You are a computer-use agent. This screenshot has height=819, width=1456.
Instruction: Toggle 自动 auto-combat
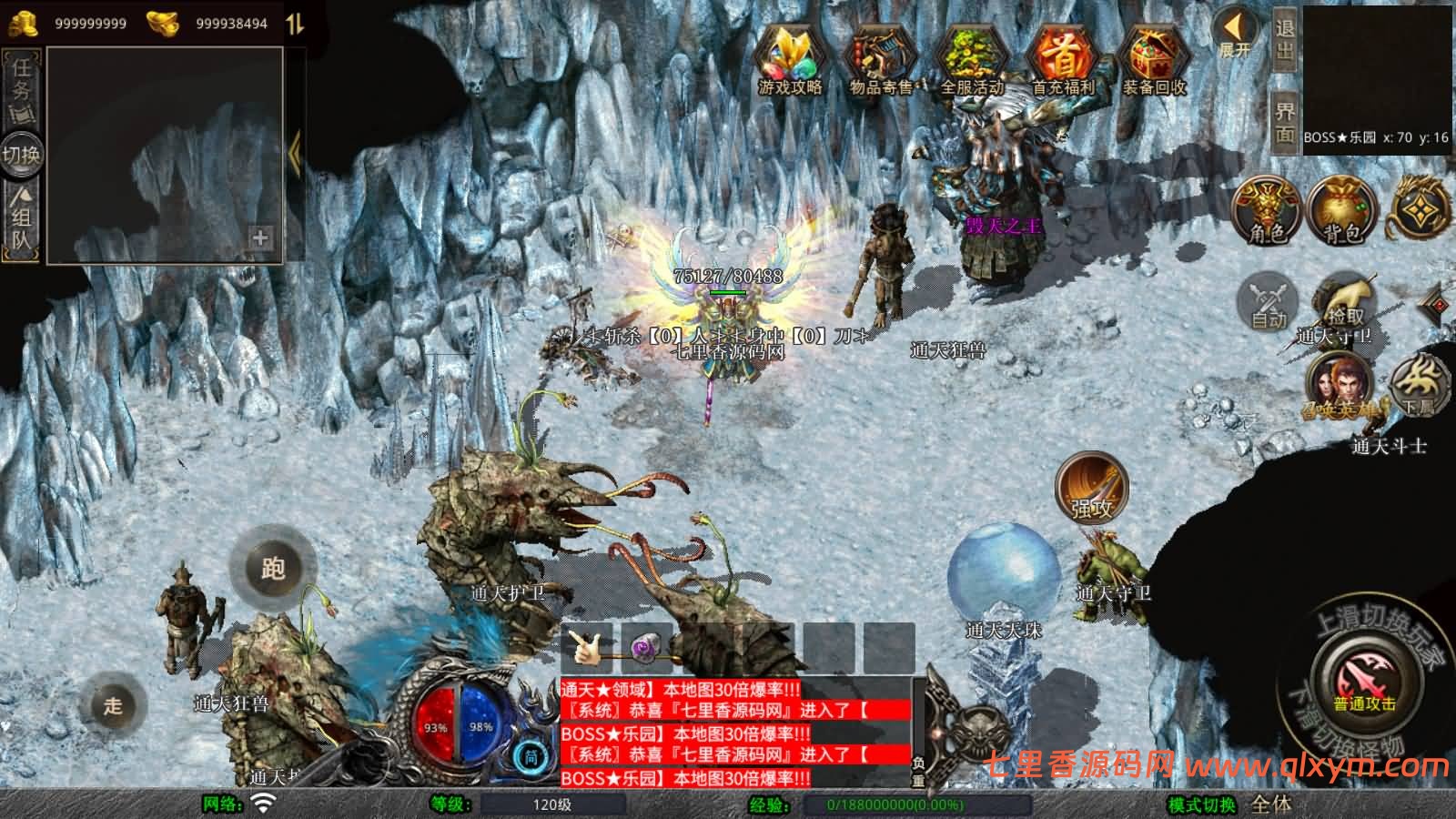[1269, 302]
